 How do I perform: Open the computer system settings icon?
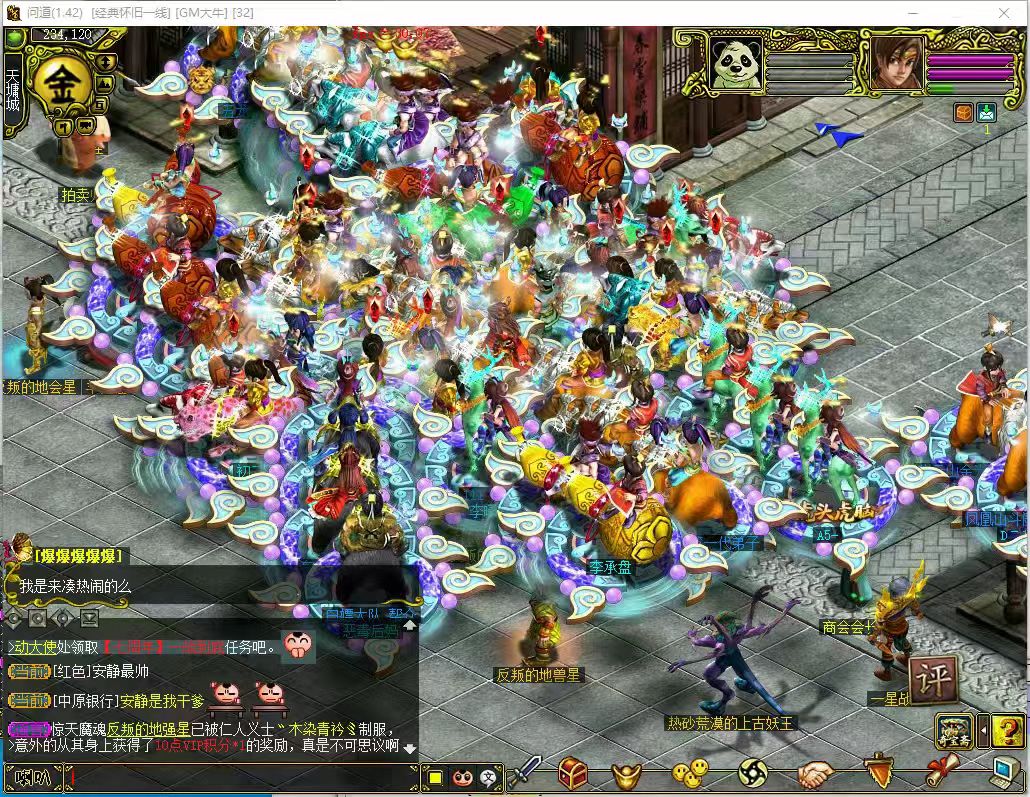[1004, 772]
